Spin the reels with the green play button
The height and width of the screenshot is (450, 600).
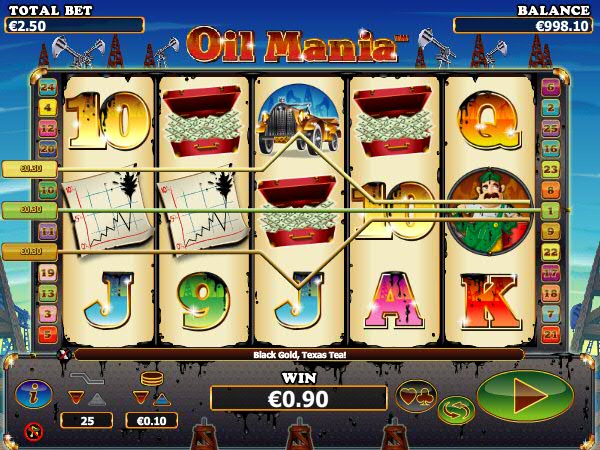[525, 396]
